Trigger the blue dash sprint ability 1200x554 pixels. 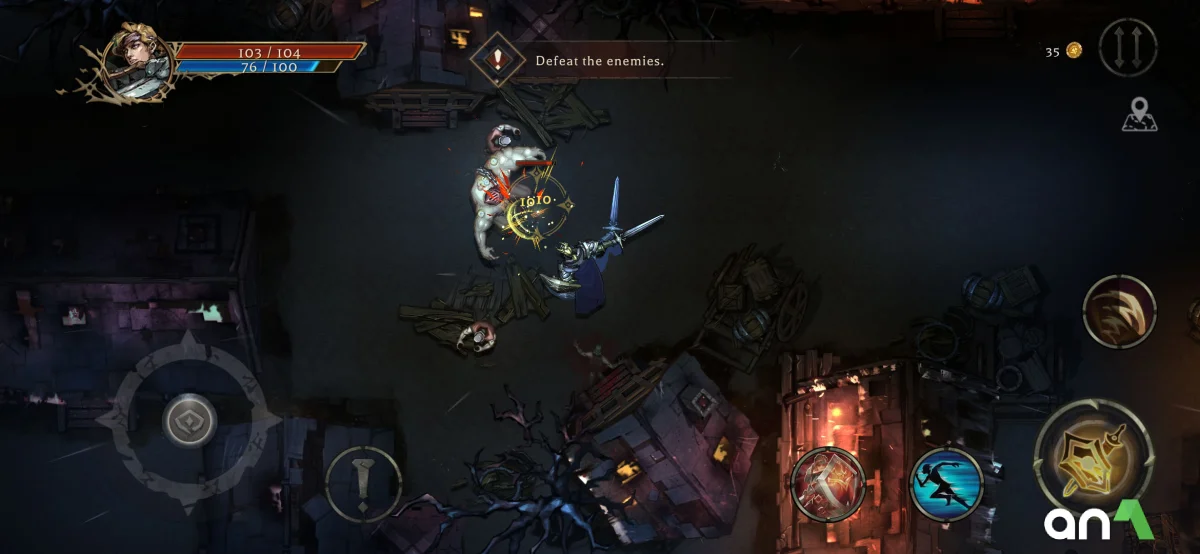point(946,485)
